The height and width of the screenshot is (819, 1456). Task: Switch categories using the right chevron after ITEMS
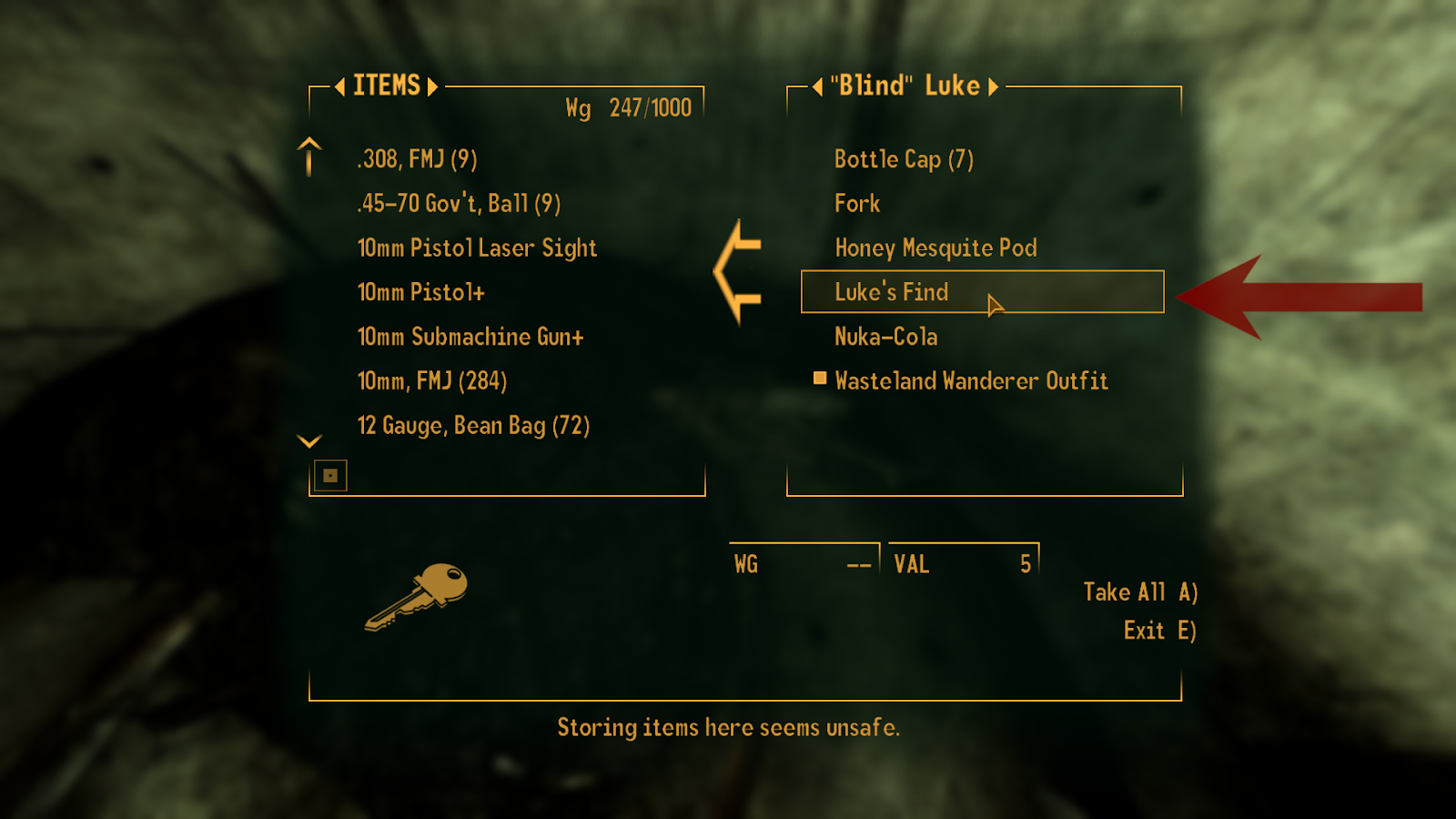432,86
